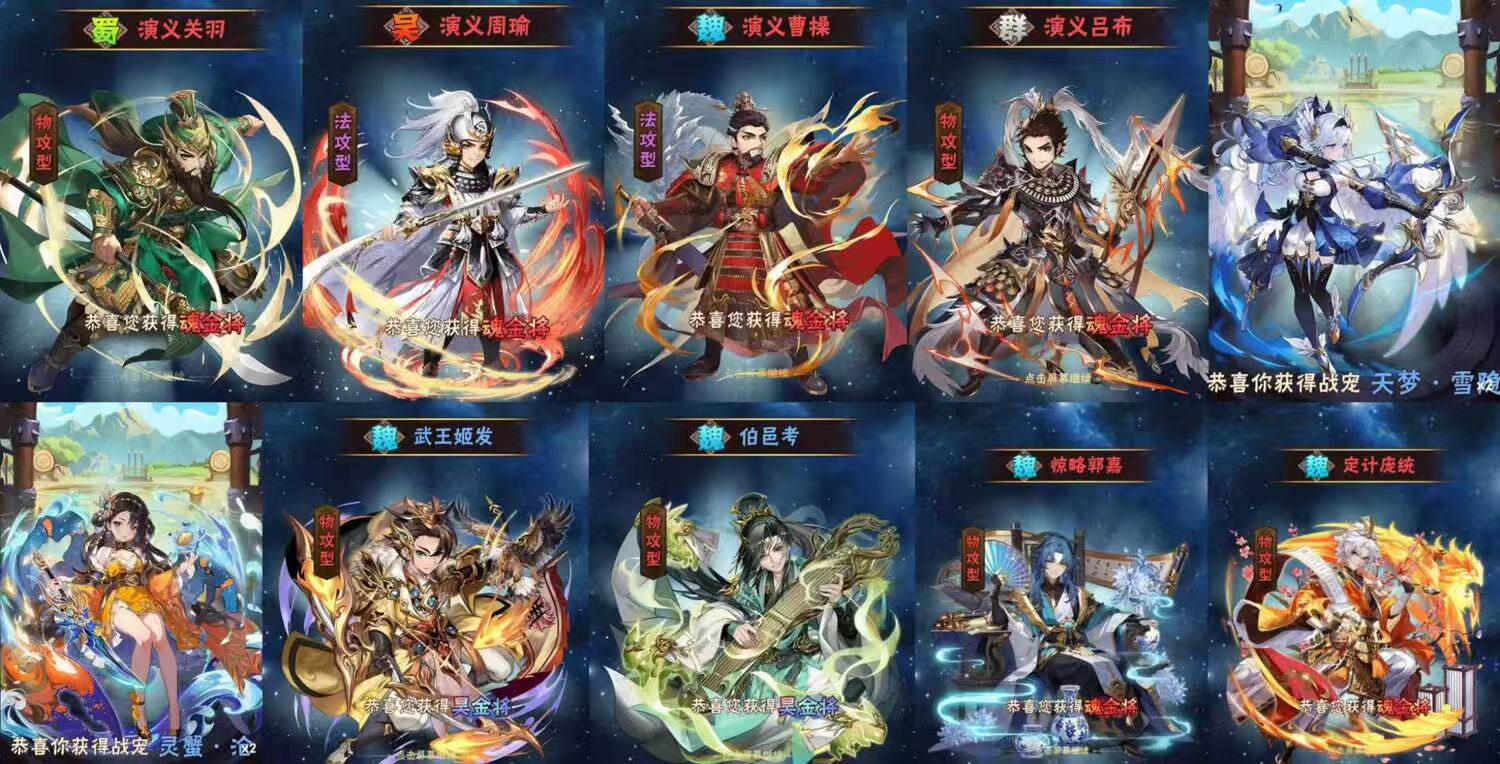Tap 点击屏幕继续 under Lü Bu
Screen dimensions: 1500x764
pos(1059,376)
